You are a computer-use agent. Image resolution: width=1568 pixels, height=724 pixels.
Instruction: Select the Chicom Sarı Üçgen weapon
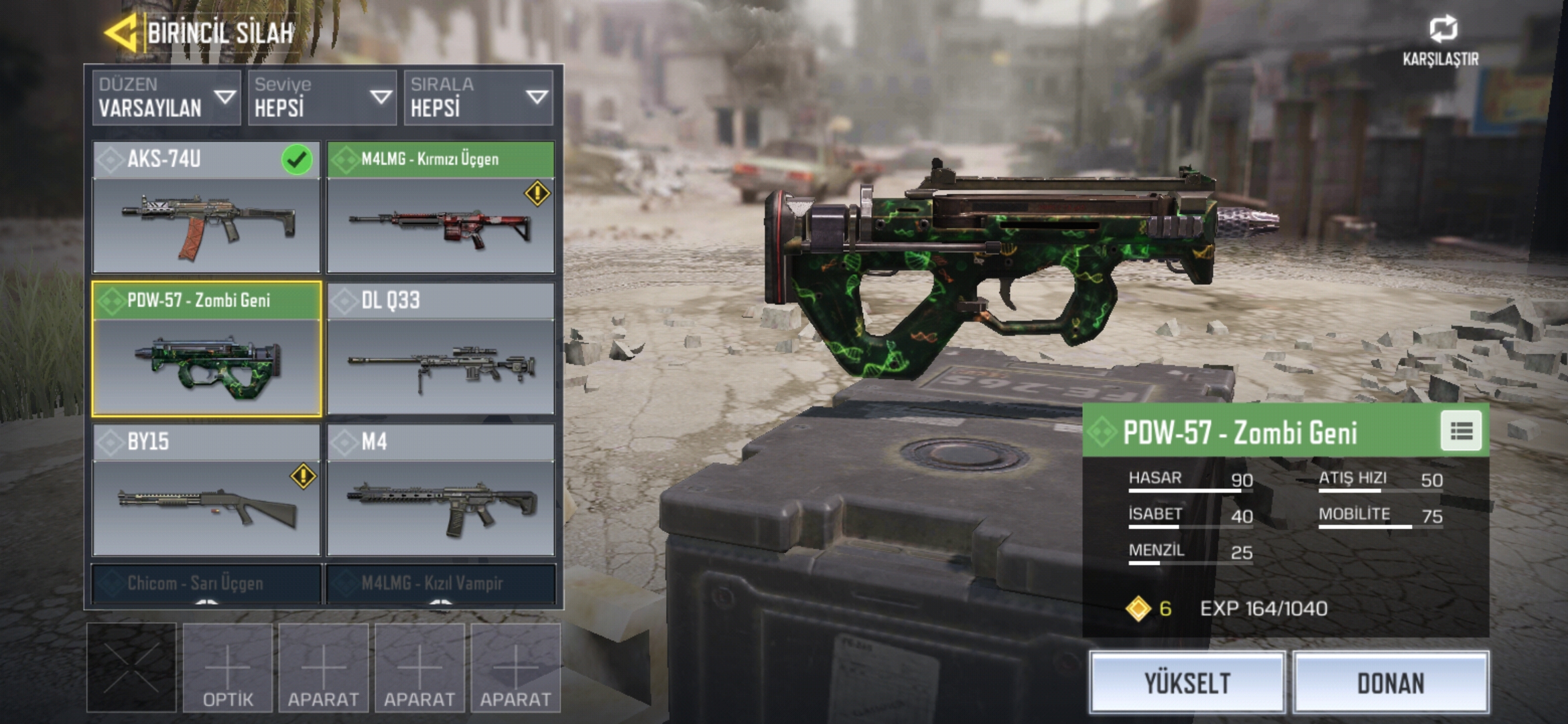(x=206, y=583)
